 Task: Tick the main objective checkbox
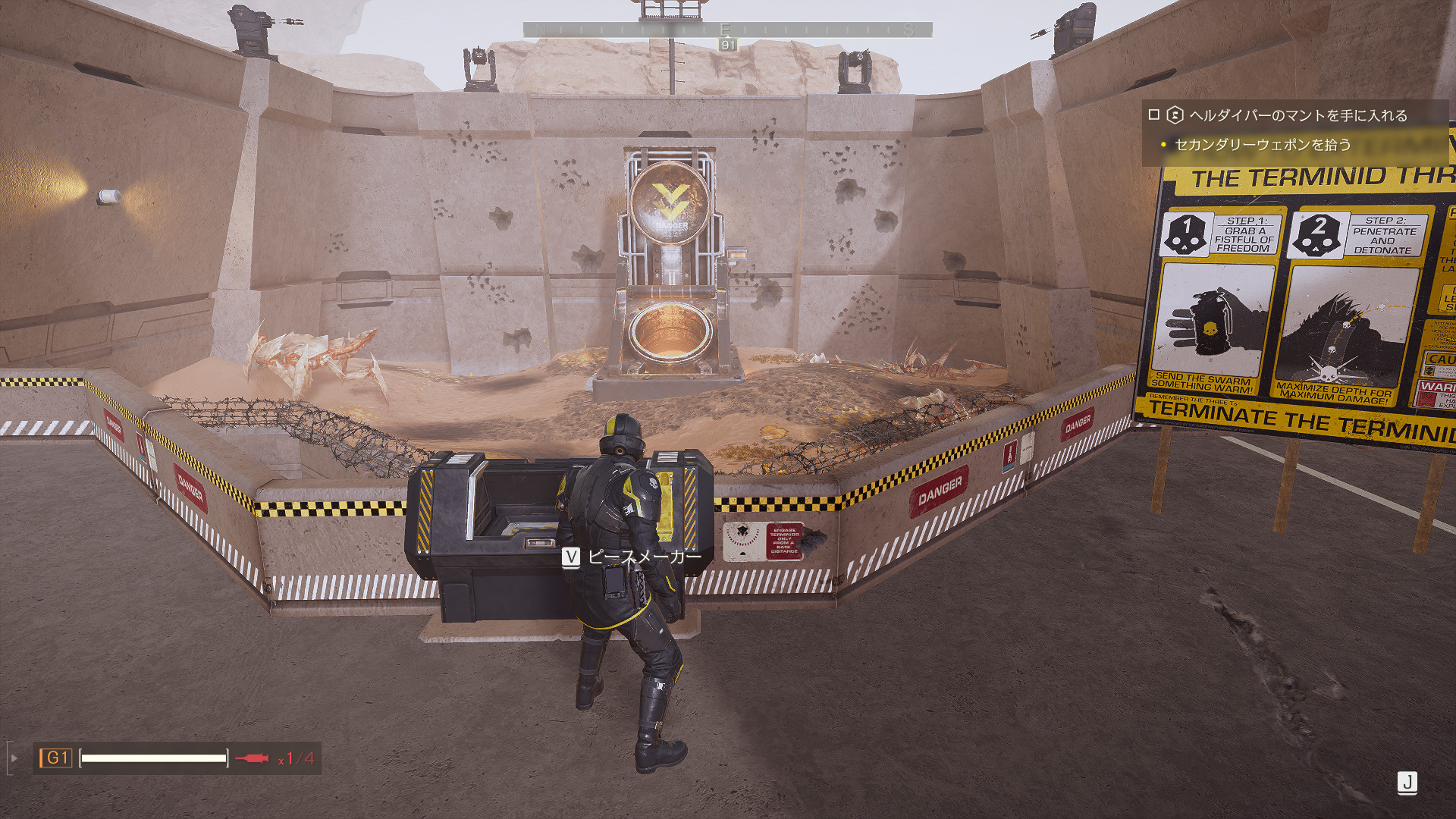pos(1154,115)
